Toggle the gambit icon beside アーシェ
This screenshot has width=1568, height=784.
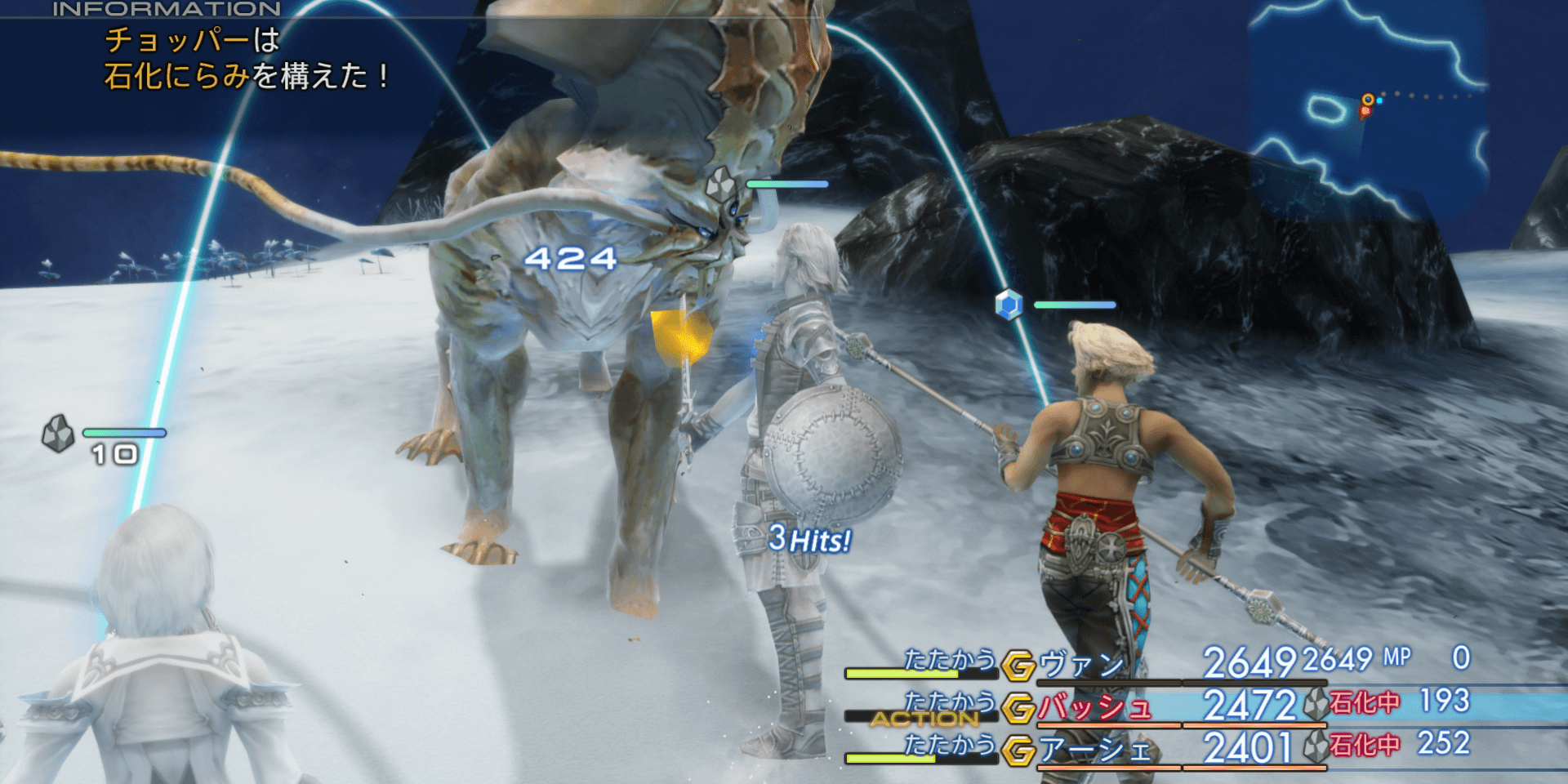(x=1018, y=751)
